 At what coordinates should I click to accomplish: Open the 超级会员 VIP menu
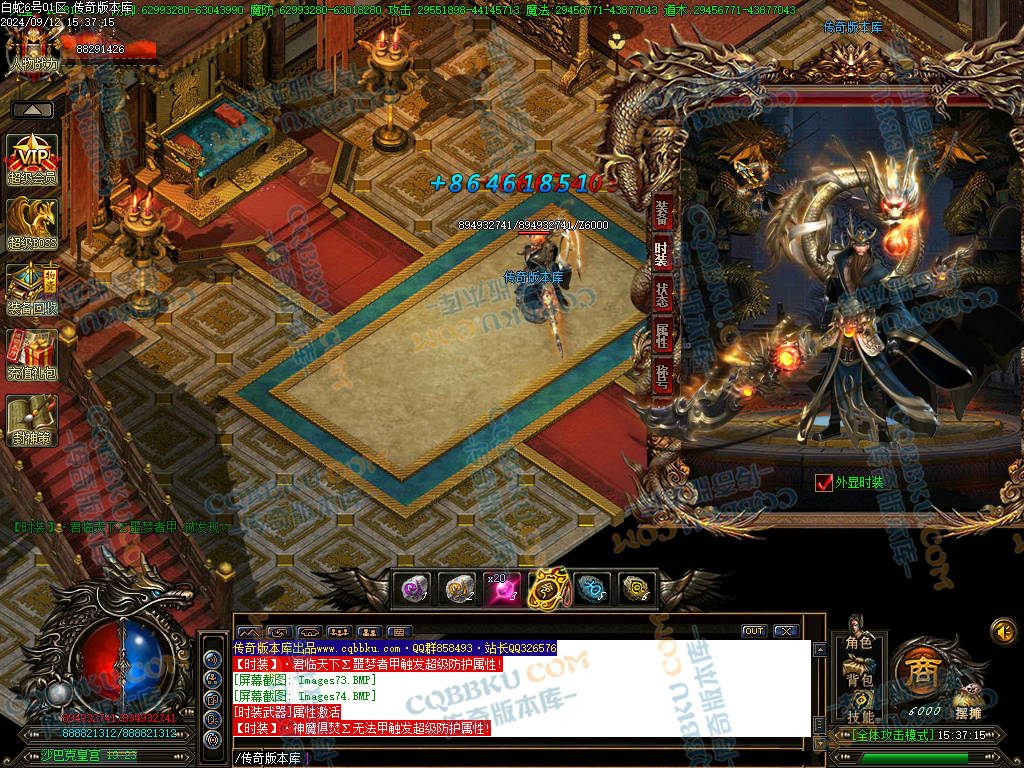coord(32,158)
